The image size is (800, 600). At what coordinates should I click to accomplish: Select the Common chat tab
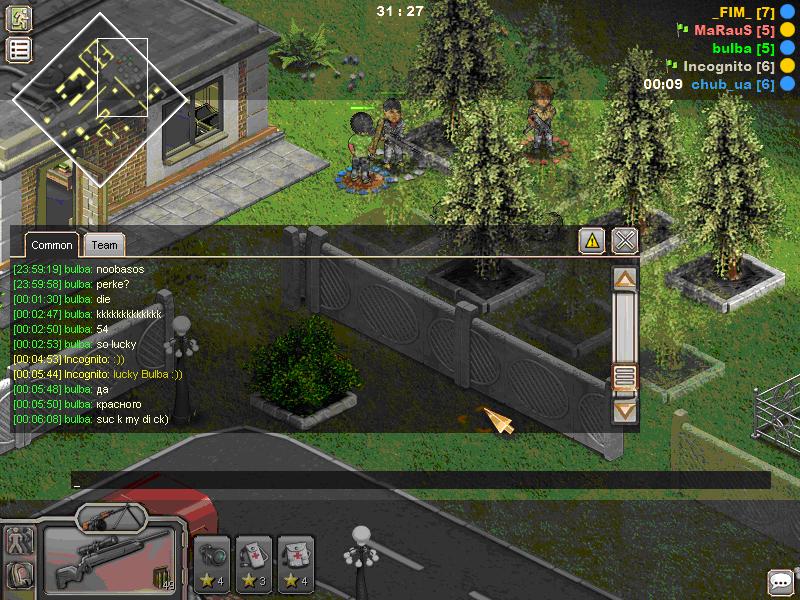click(x=51, y=245)
